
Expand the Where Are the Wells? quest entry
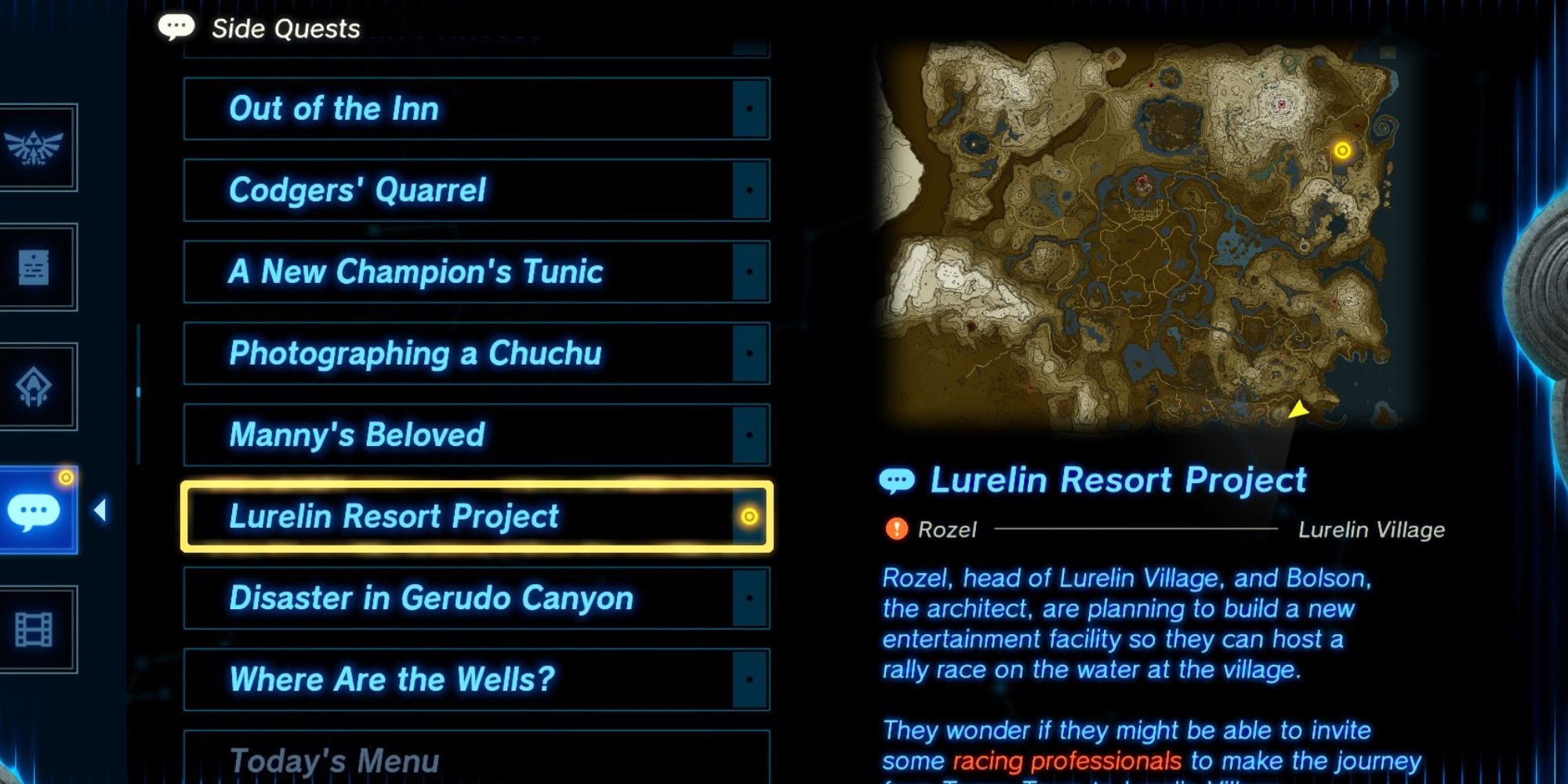pos(392,679)
